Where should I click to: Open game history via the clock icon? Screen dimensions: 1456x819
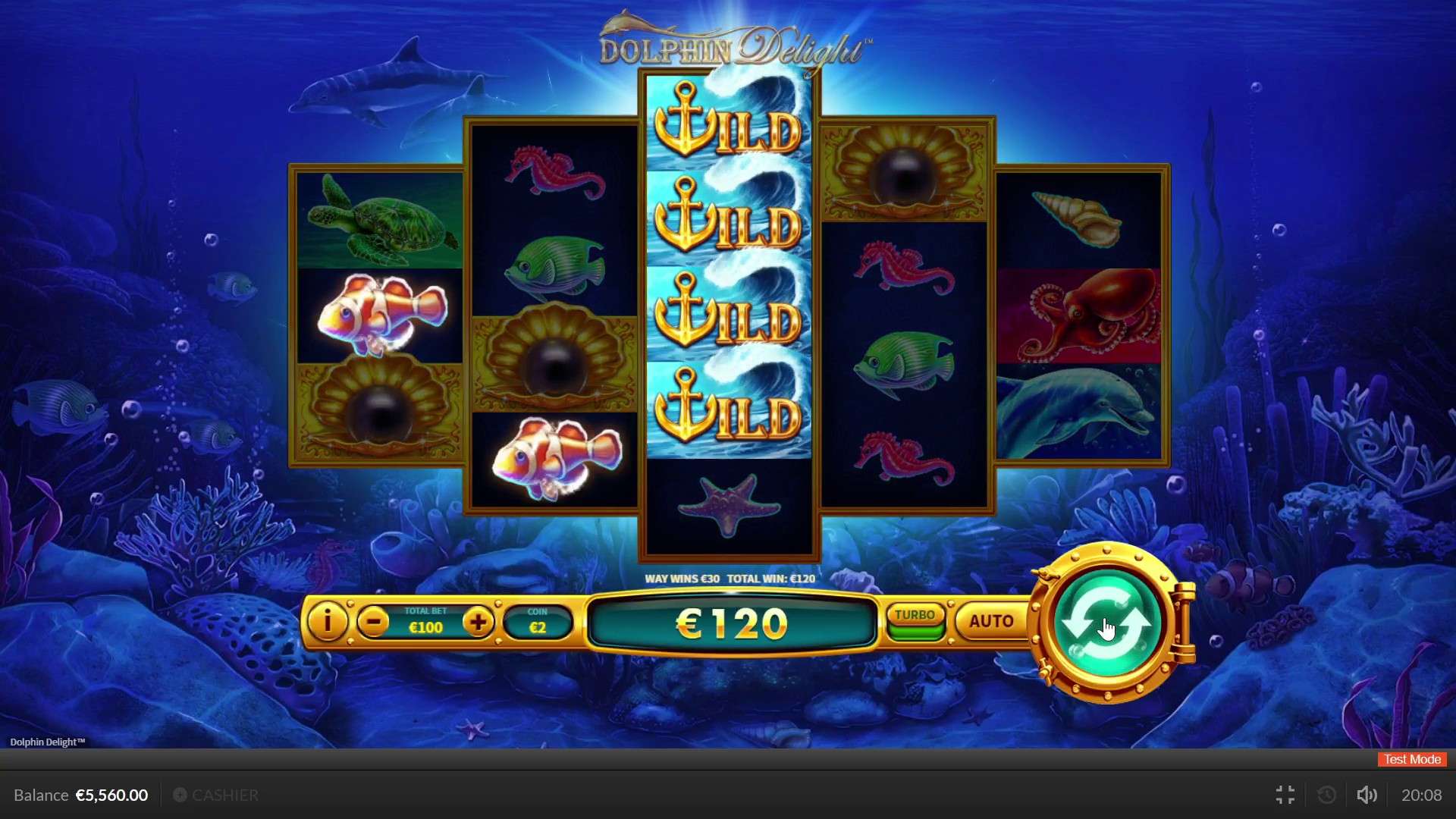pyautogui.click(x=1326, y=795)
